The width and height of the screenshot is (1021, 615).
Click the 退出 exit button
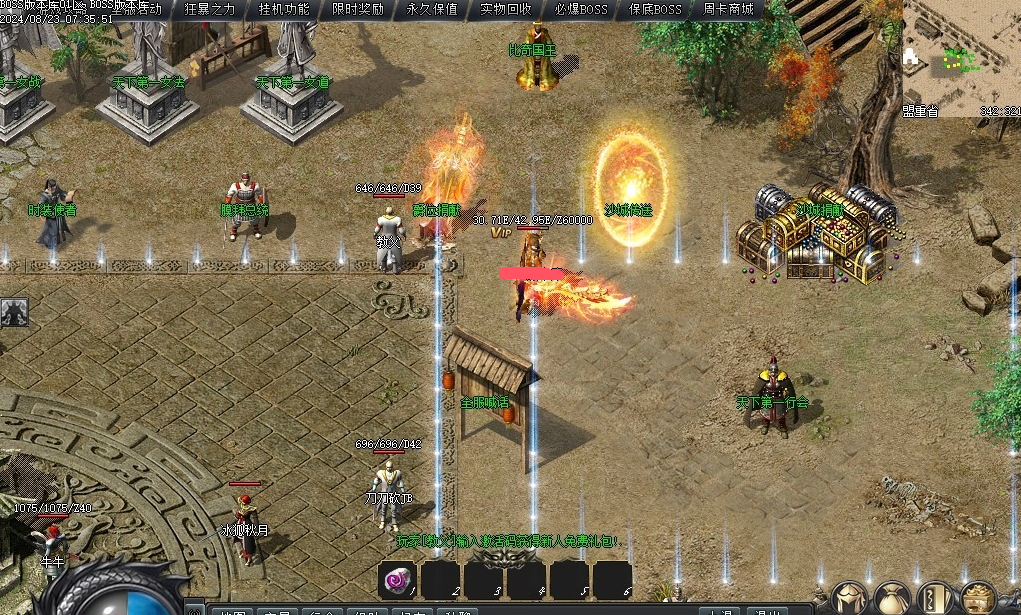(x=768, y=612)
